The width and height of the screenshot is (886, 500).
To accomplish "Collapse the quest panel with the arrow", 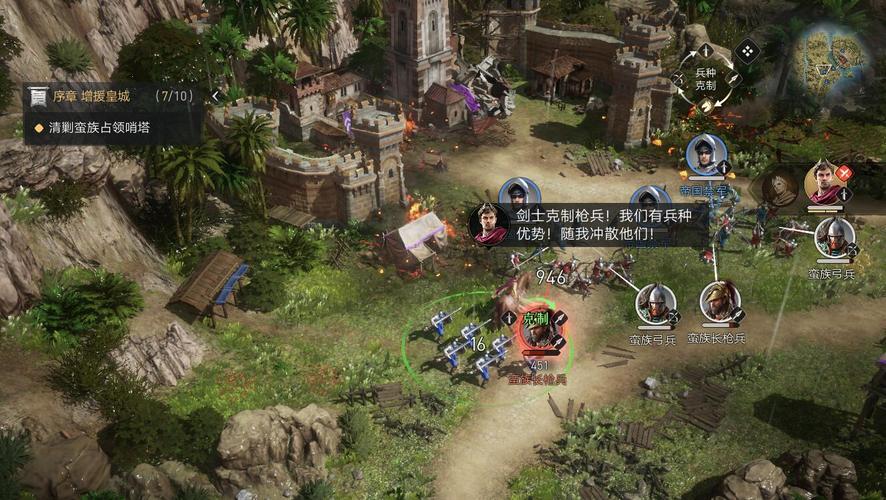I will click(x=215, y=96).
